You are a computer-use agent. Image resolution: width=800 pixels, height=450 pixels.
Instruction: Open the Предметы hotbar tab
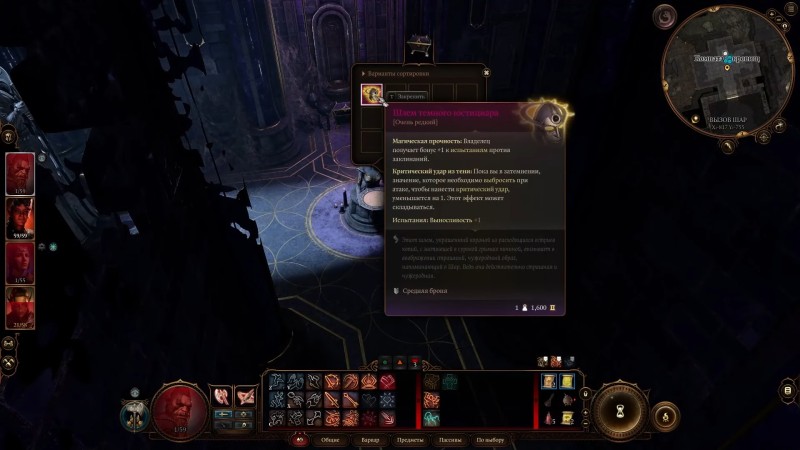pyautogui.click(x=410, y=440)
